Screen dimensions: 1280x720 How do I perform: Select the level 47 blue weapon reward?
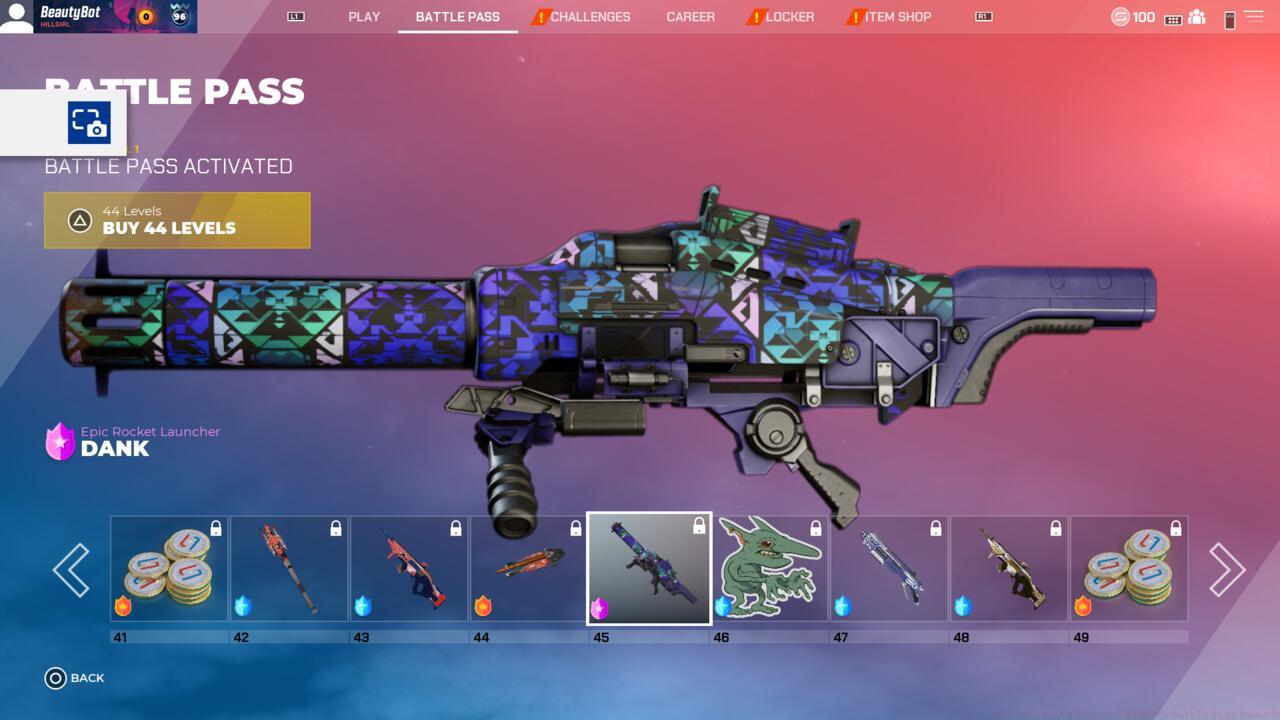pyautogui.click(x=889, y=569)
